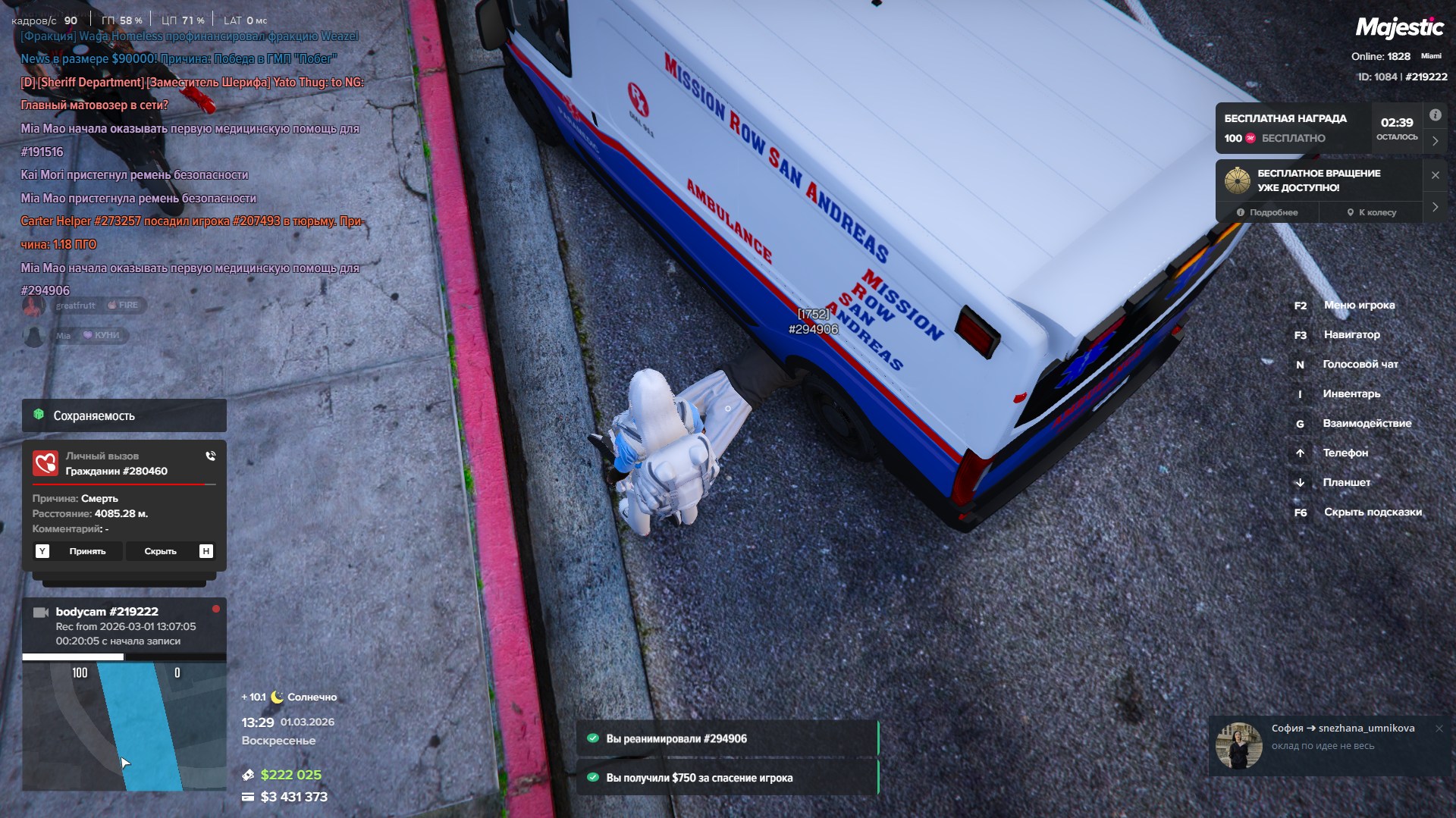
Task: Open the free reward БЕСПЛАТНАЯ НАГРАДА panel
Action: [1291, 128]
